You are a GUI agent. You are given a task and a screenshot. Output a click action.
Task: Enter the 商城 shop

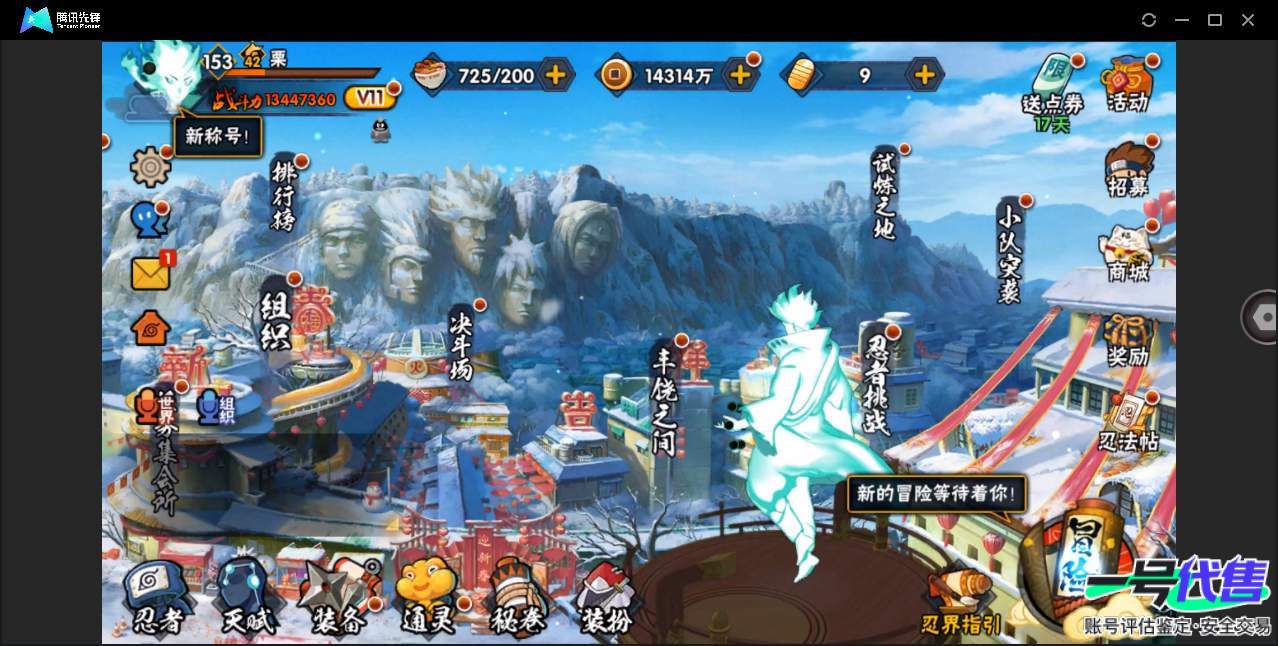1128,254
